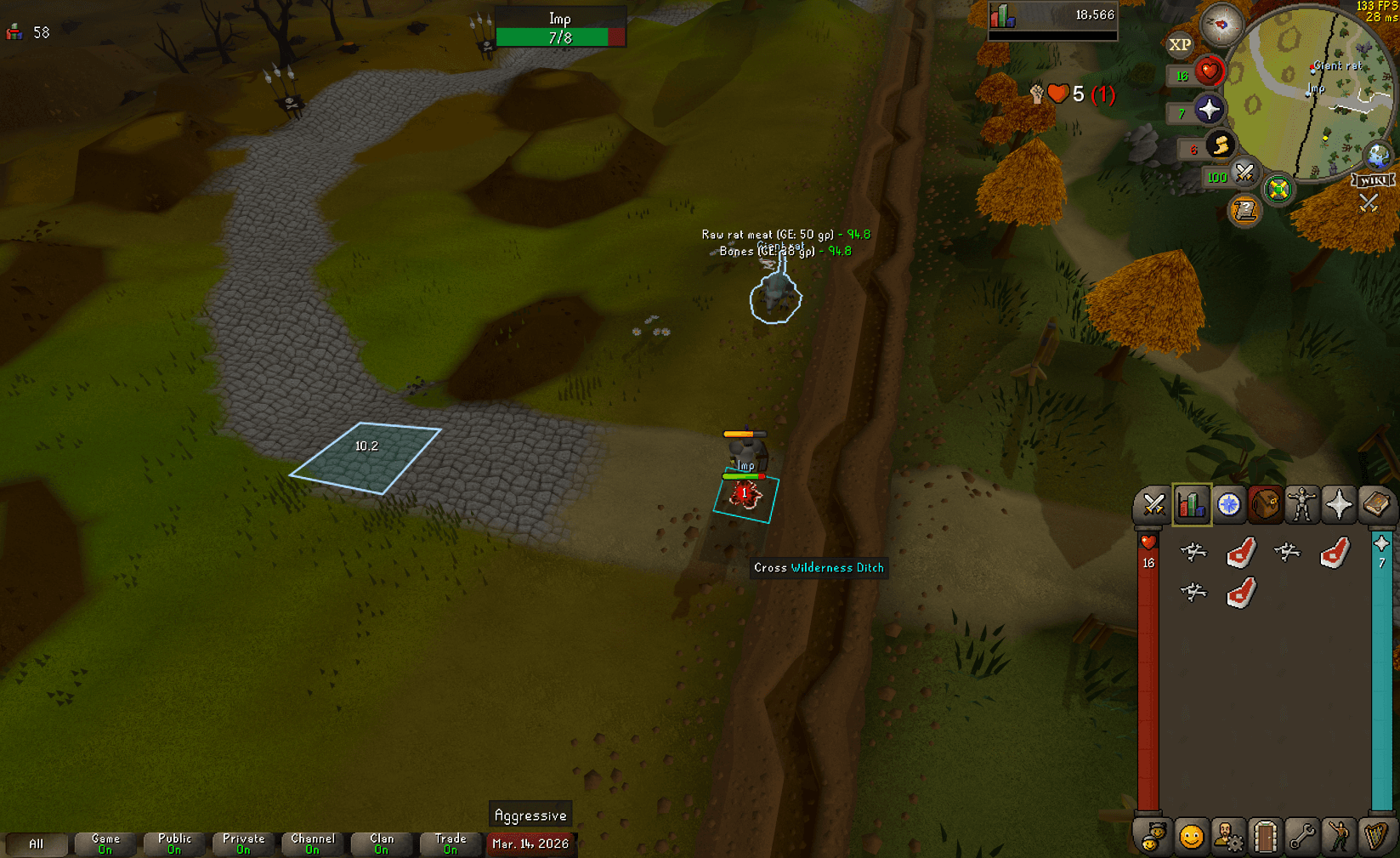This screenshot has height=858, width=1400.
Task: Click the Cross Wilderness Ditch action text
Action: [818, 568]
